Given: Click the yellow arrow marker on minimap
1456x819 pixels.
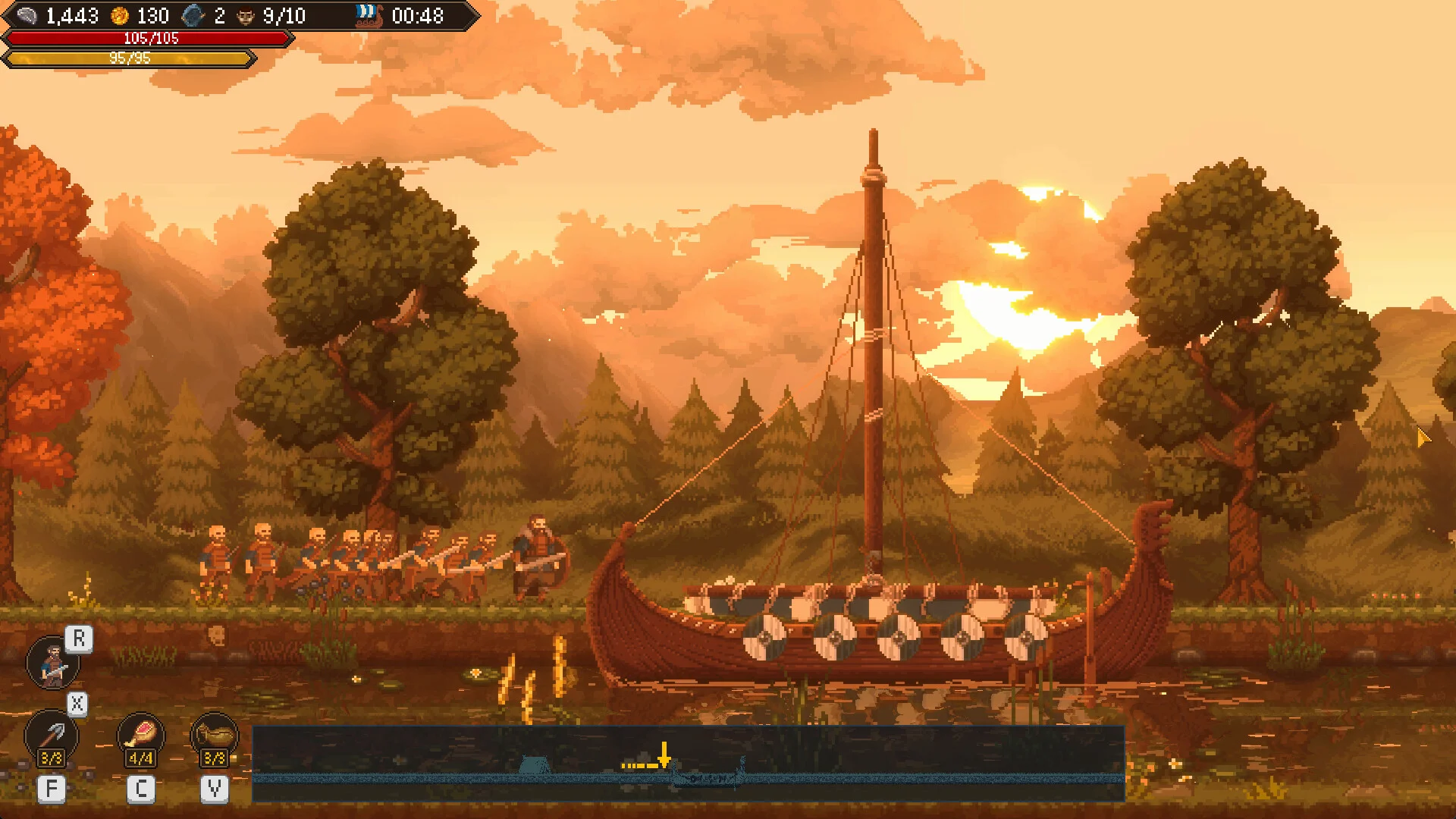Looking at the screenshot, I should pos(664,755).
